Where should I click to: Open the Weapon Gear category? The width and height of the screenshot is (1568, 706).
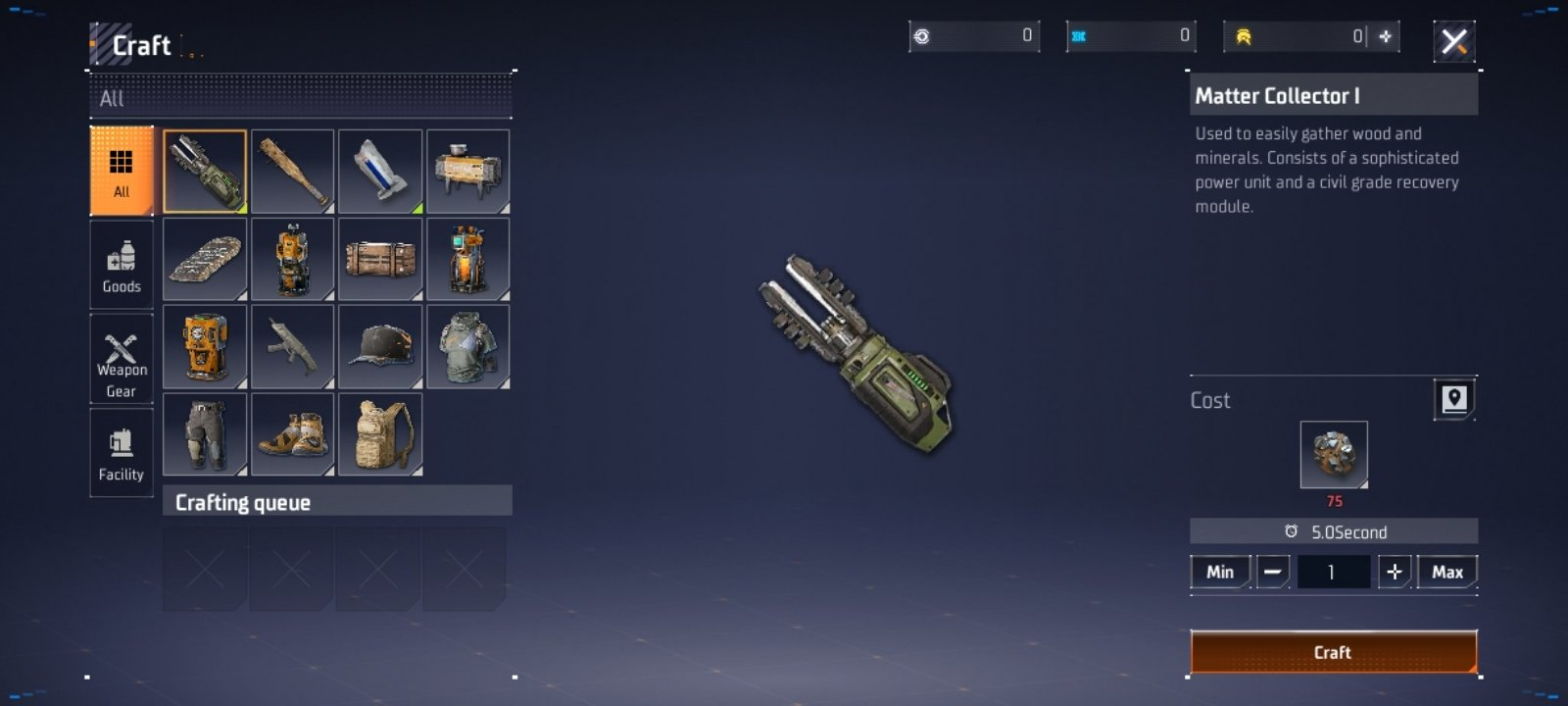[122, 360]
